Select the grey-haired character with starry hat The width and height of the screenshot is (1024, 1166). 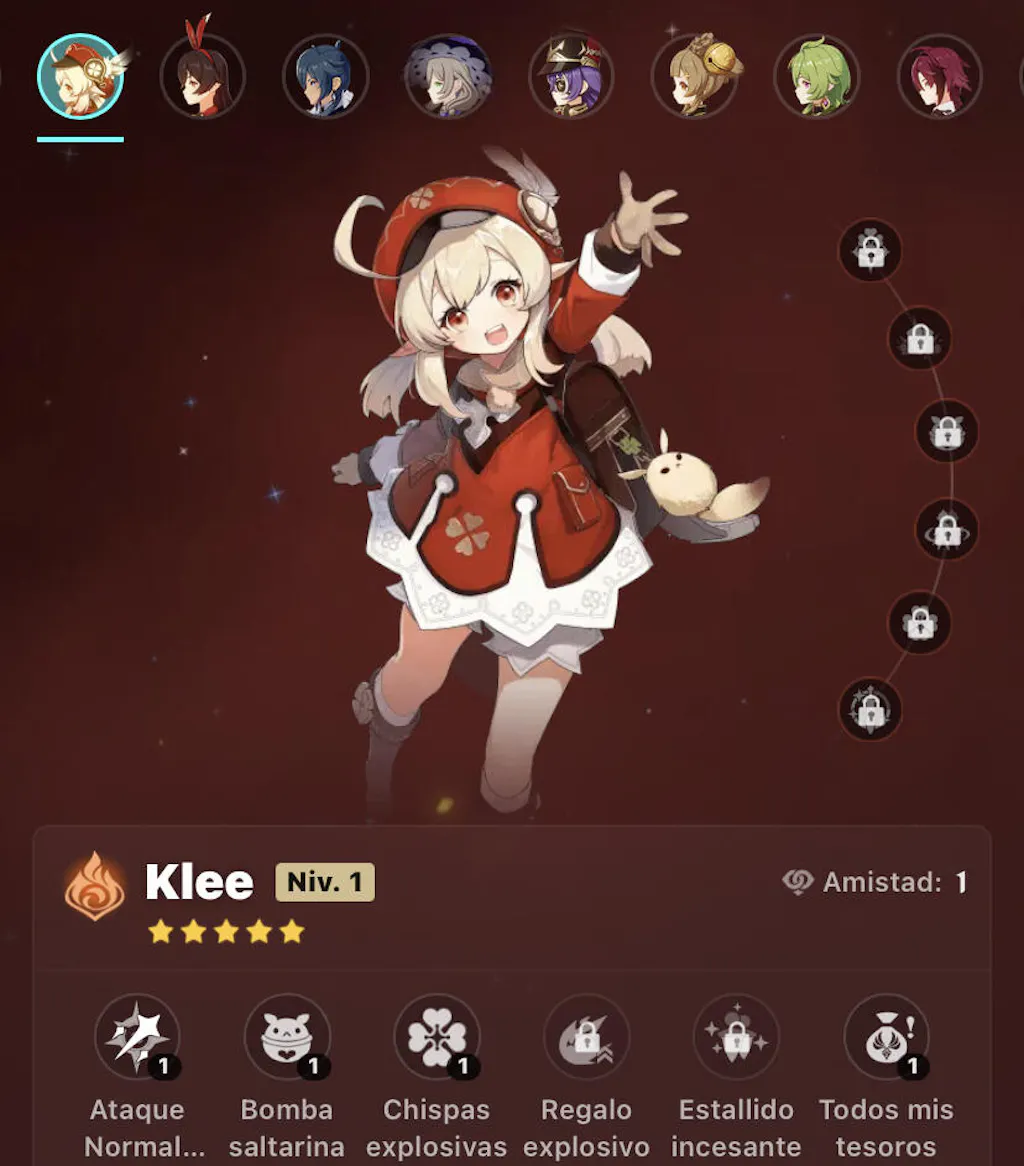448,77
